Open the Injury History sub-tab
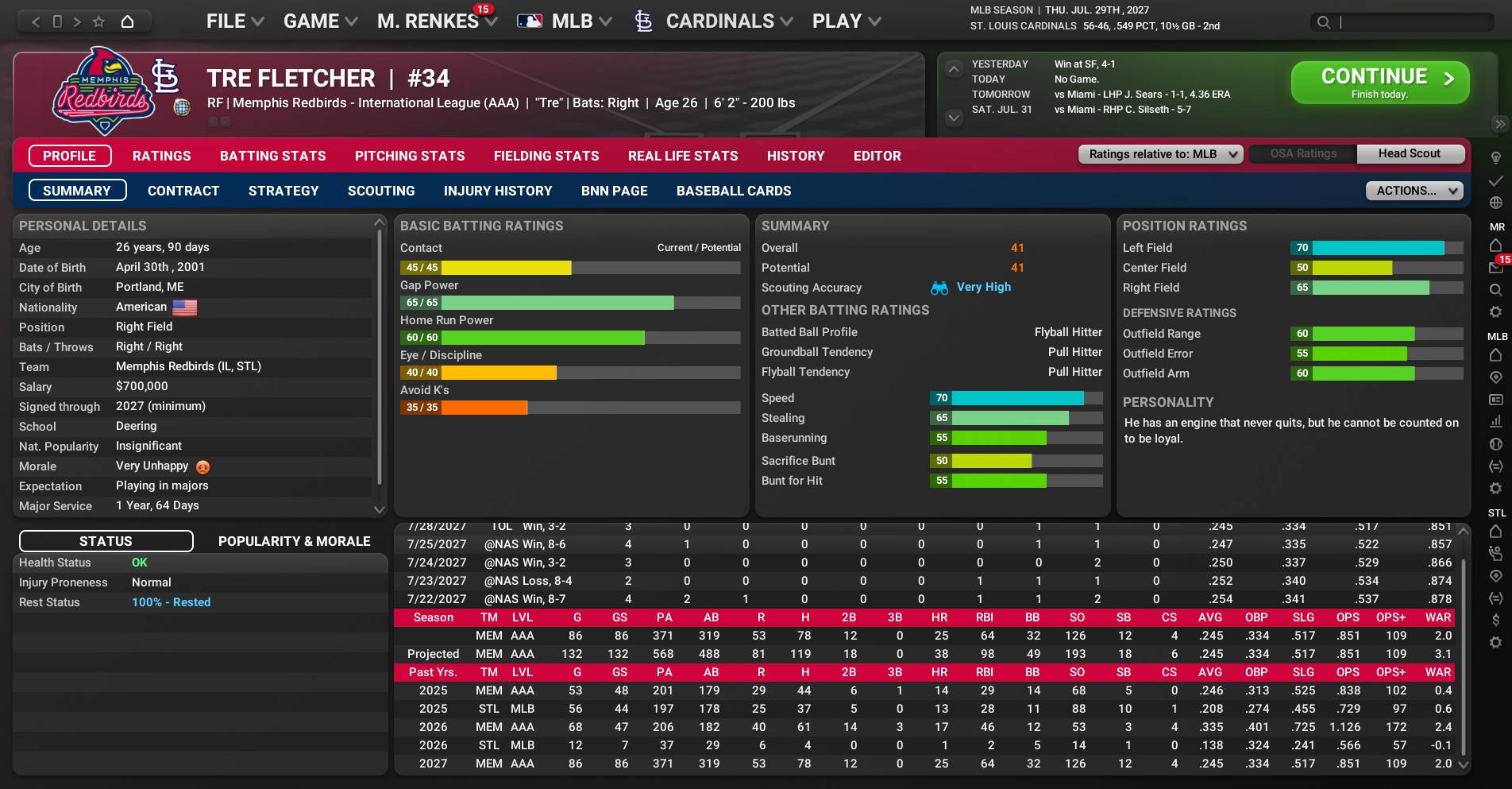 click(x=497, y=191)
